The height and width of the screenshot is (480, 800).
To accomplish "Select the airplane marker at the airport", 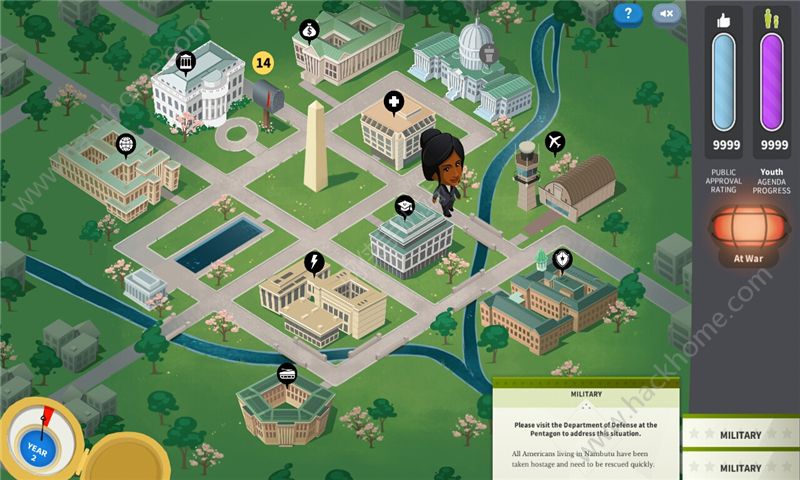I will point(556,141).
